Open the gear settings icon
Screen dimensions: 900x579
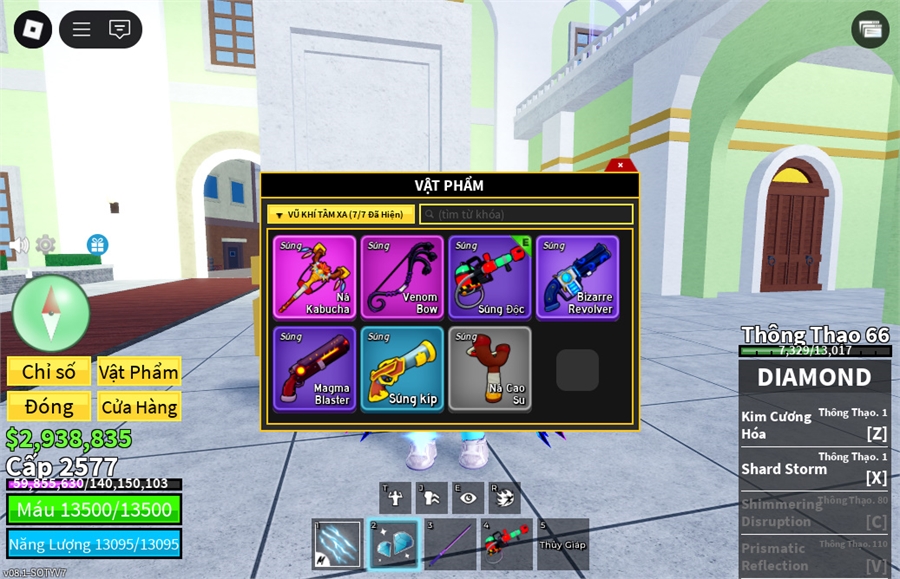(45, 244)
